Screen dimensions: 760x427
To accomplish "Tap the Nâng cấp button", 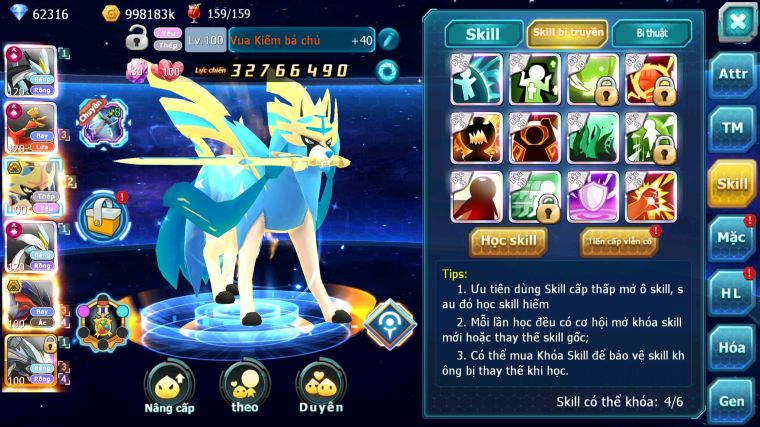I will [169, 387].
